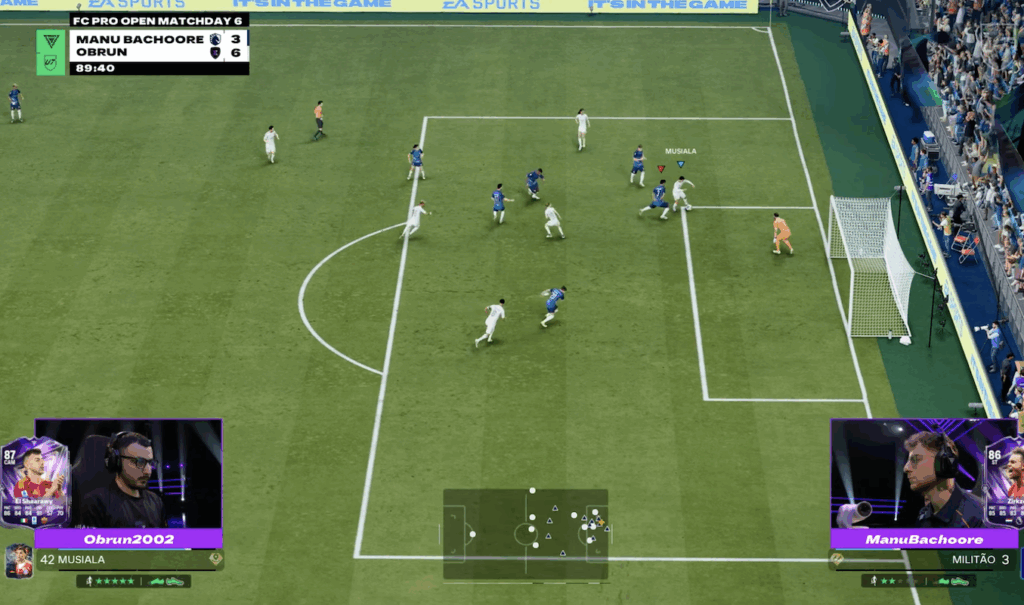Screen dimensions: 1024x605
Task: Click the Obrun2002 name banner
Action: [x=128, y=539]
